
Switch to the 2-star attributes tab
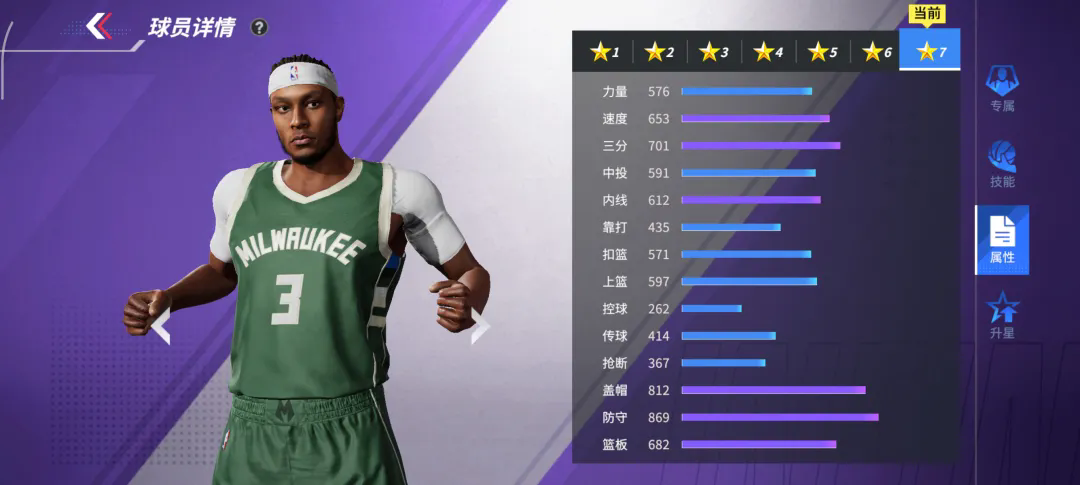coord(659,52)
